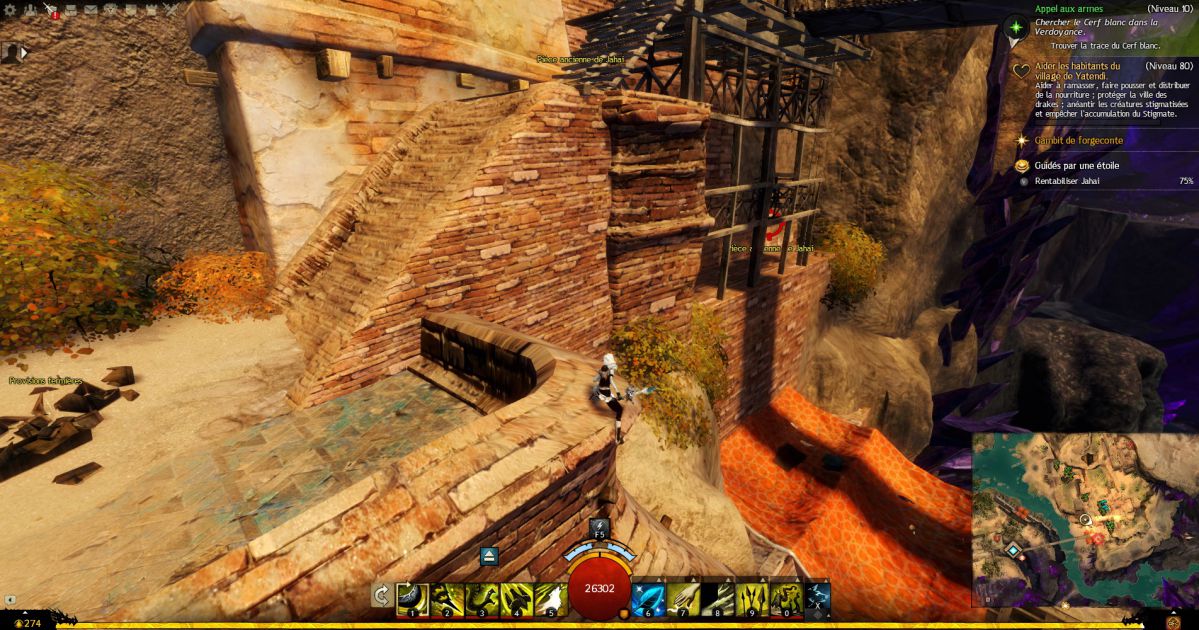Screen dimensions: 1199x630
Task: Click the party portrait expand arrow
Action: coord(24,52)
